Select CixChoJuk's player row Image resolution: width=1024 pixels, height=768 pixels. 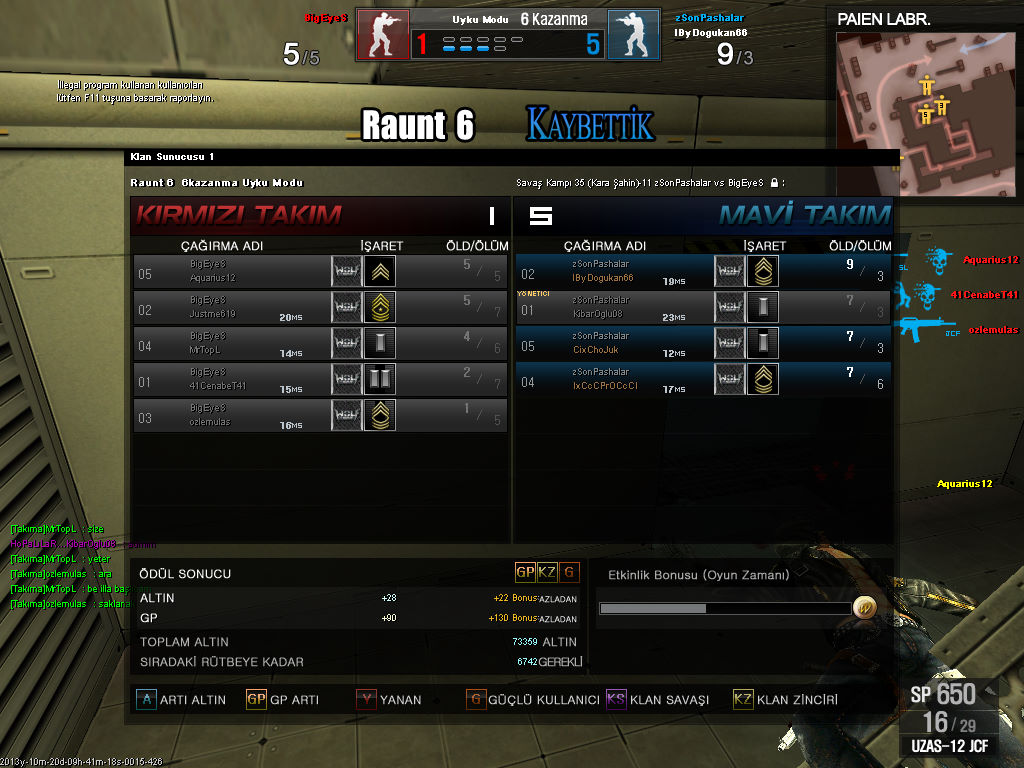[x=703, y=343]
